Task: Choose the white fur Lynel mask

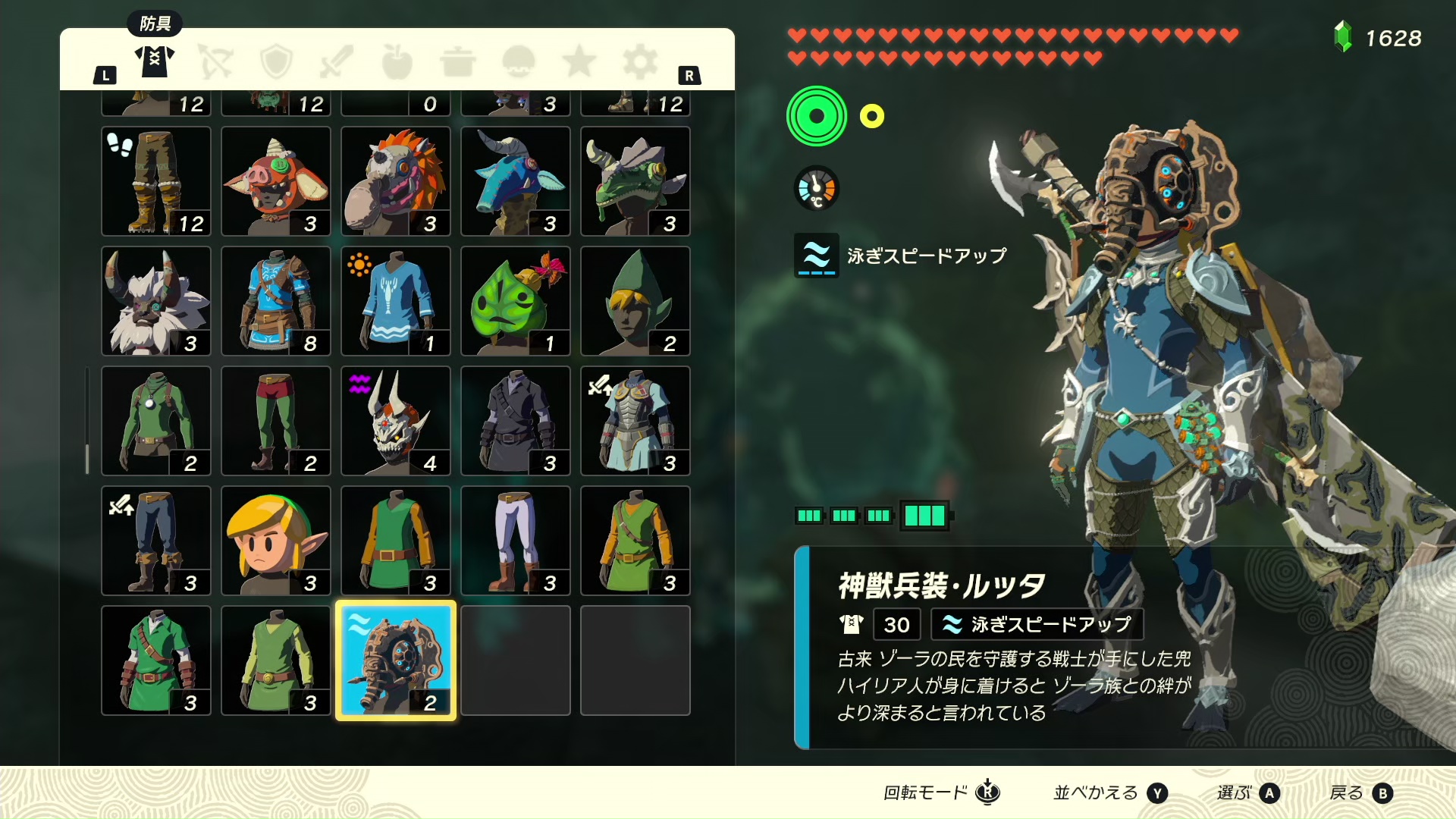Action: point(155,301)
